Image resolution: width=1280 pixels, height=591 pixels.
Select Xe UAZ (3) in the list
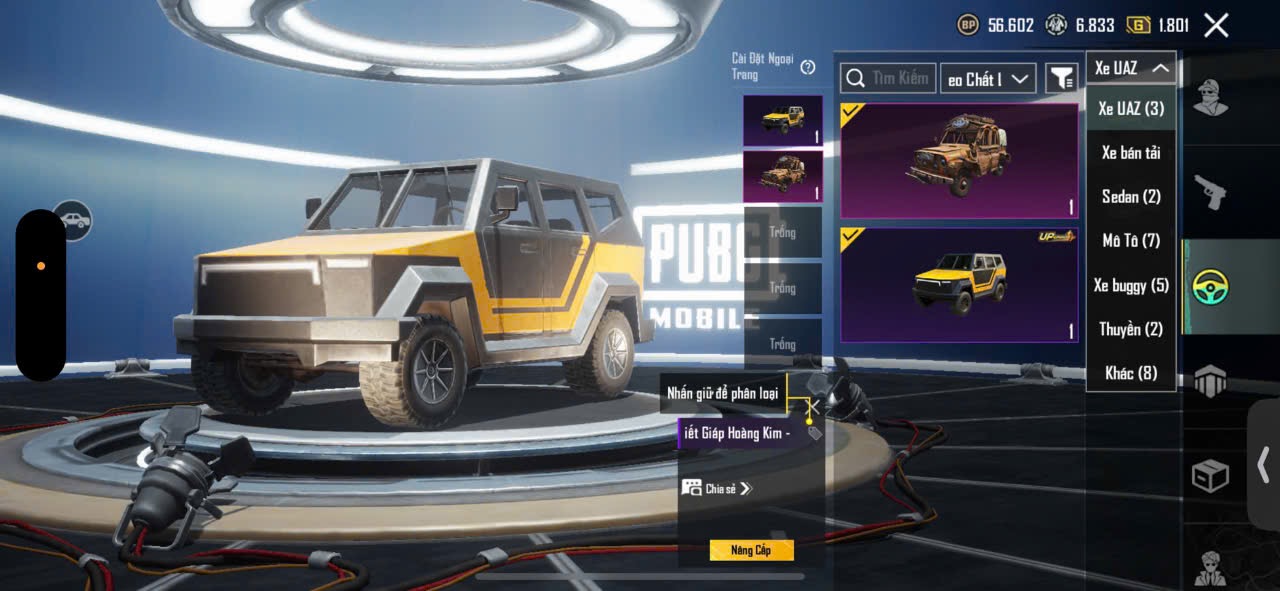pyautogui.click(x=1131, y=108)
